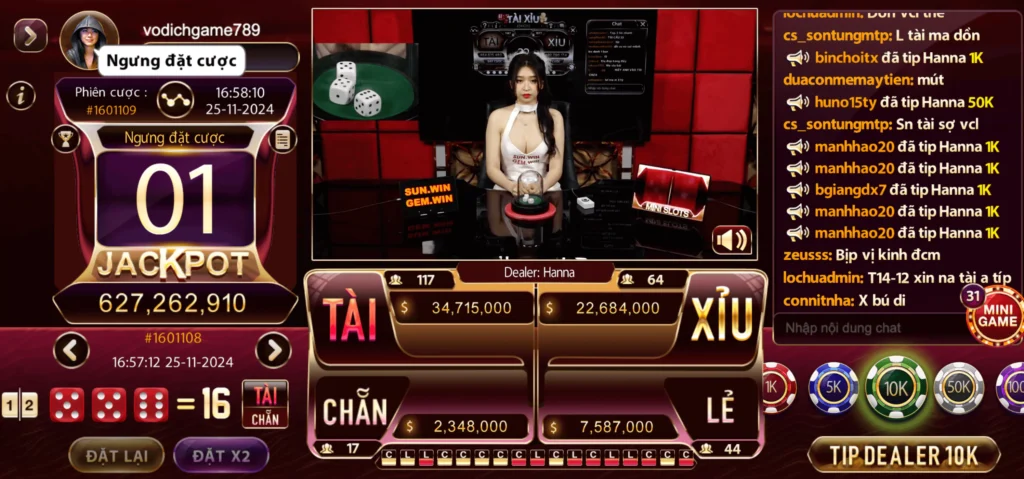Show the next round result
1024x479 pixels.
[273, 350]
